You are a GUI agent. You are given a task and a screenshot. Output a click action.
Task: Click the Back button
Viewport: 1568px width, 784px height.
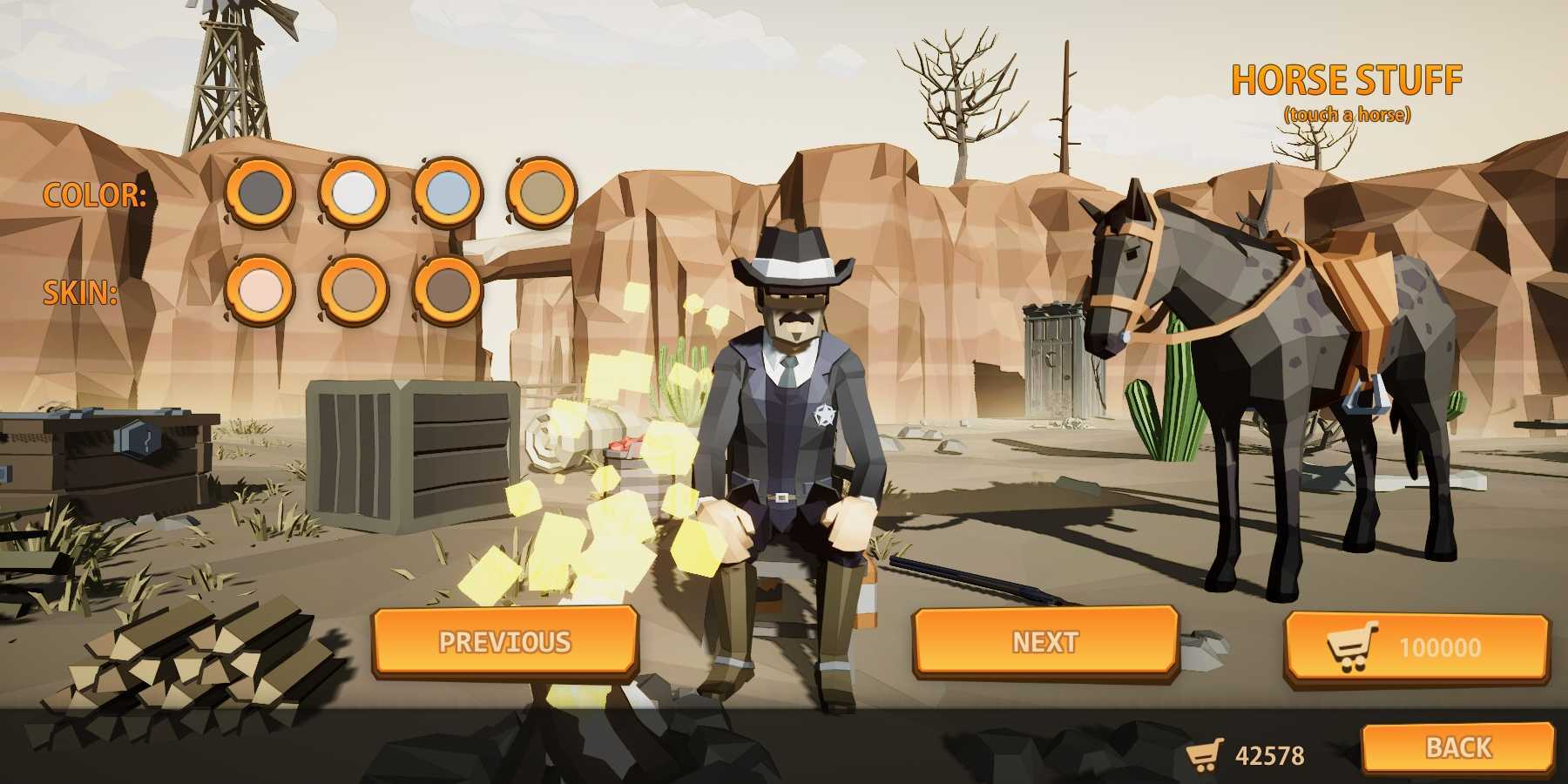[1457, 747]
